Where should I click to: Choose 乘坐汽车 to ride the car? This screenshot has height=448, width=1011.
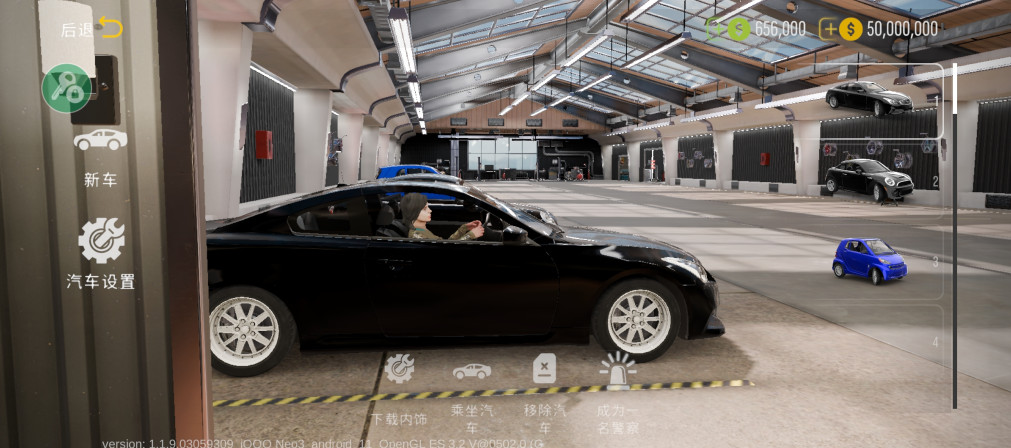472,390
